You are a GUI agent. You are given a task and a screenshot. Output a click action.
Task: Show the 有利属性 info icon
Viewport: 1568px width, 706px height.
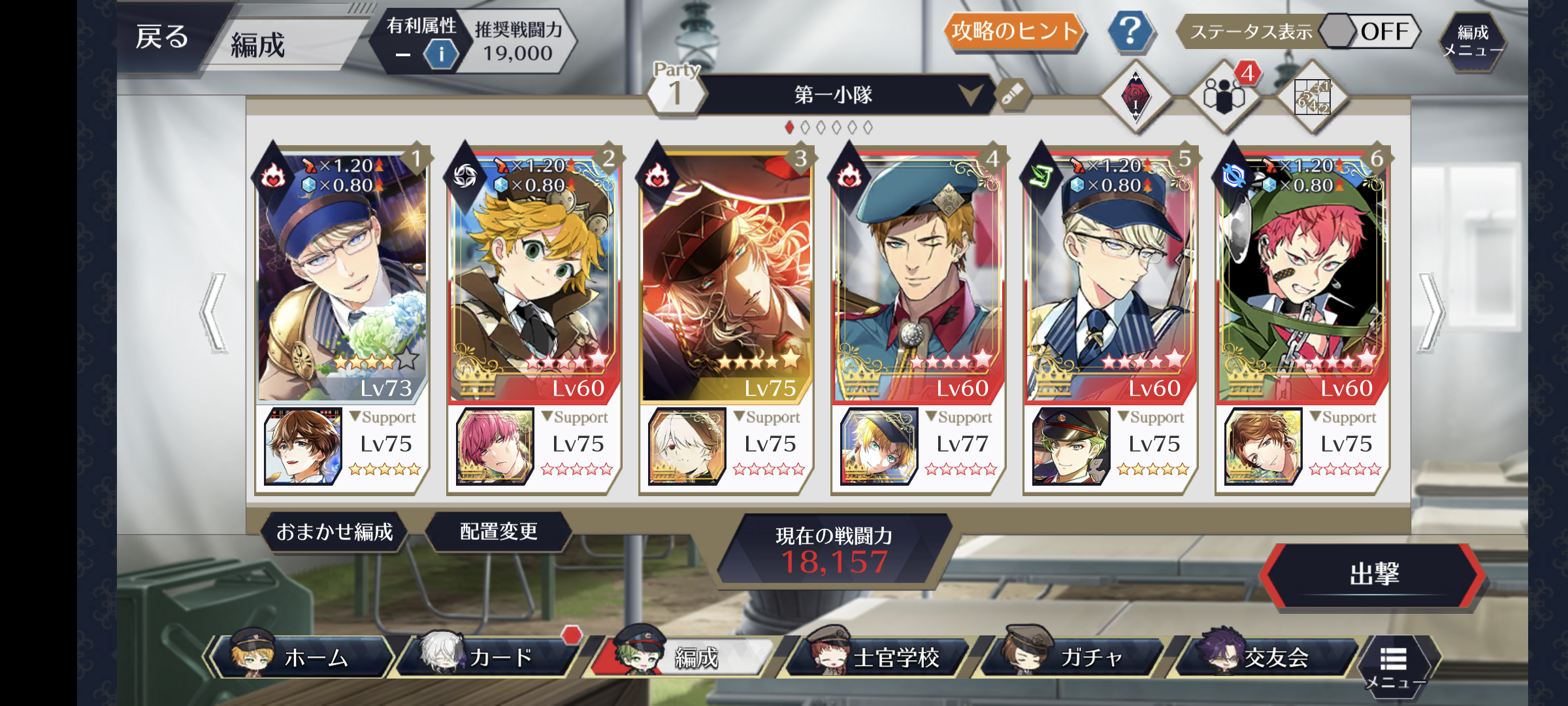(x=441, y=54)
